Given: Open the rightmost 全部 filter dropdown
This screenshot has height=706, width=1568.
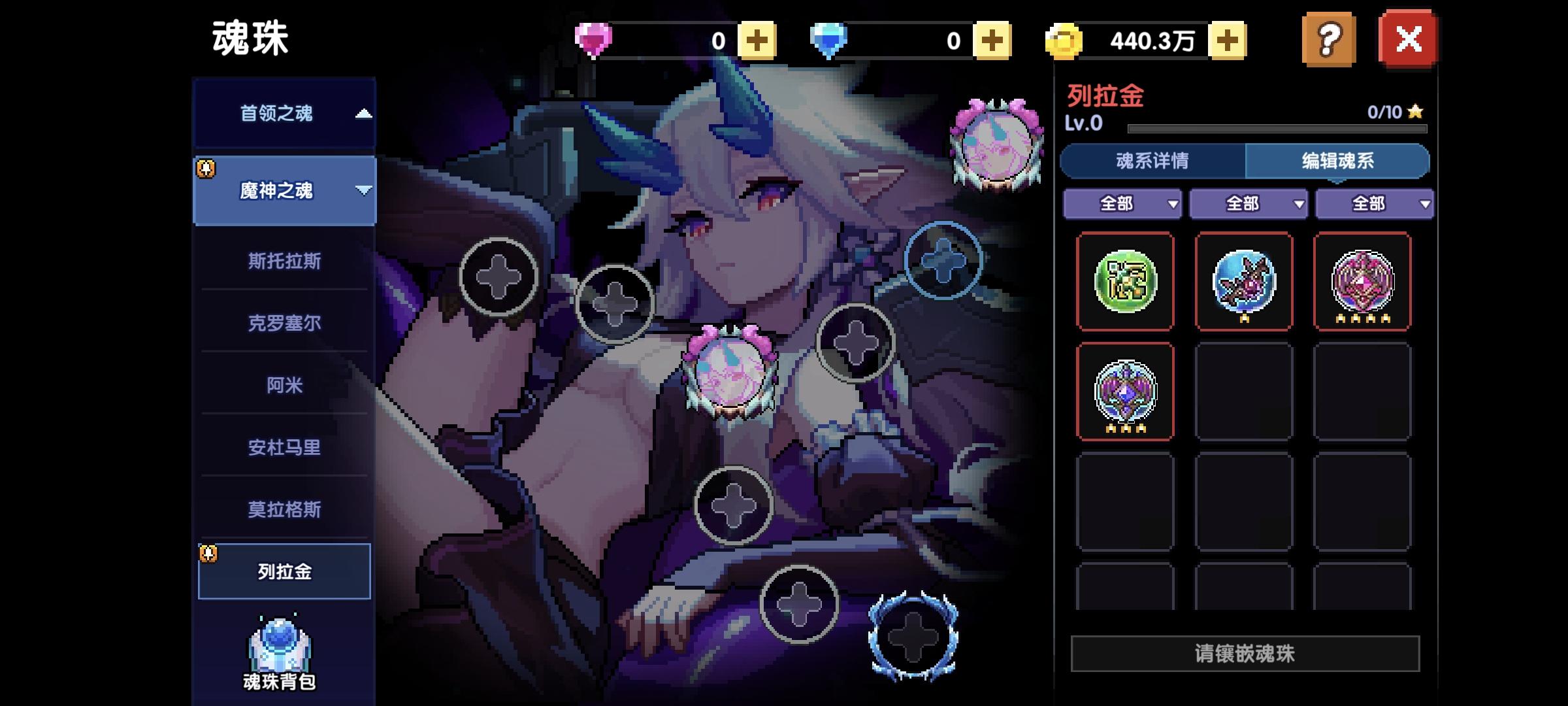Looking at the screenshot, I should click(1373, 203).
